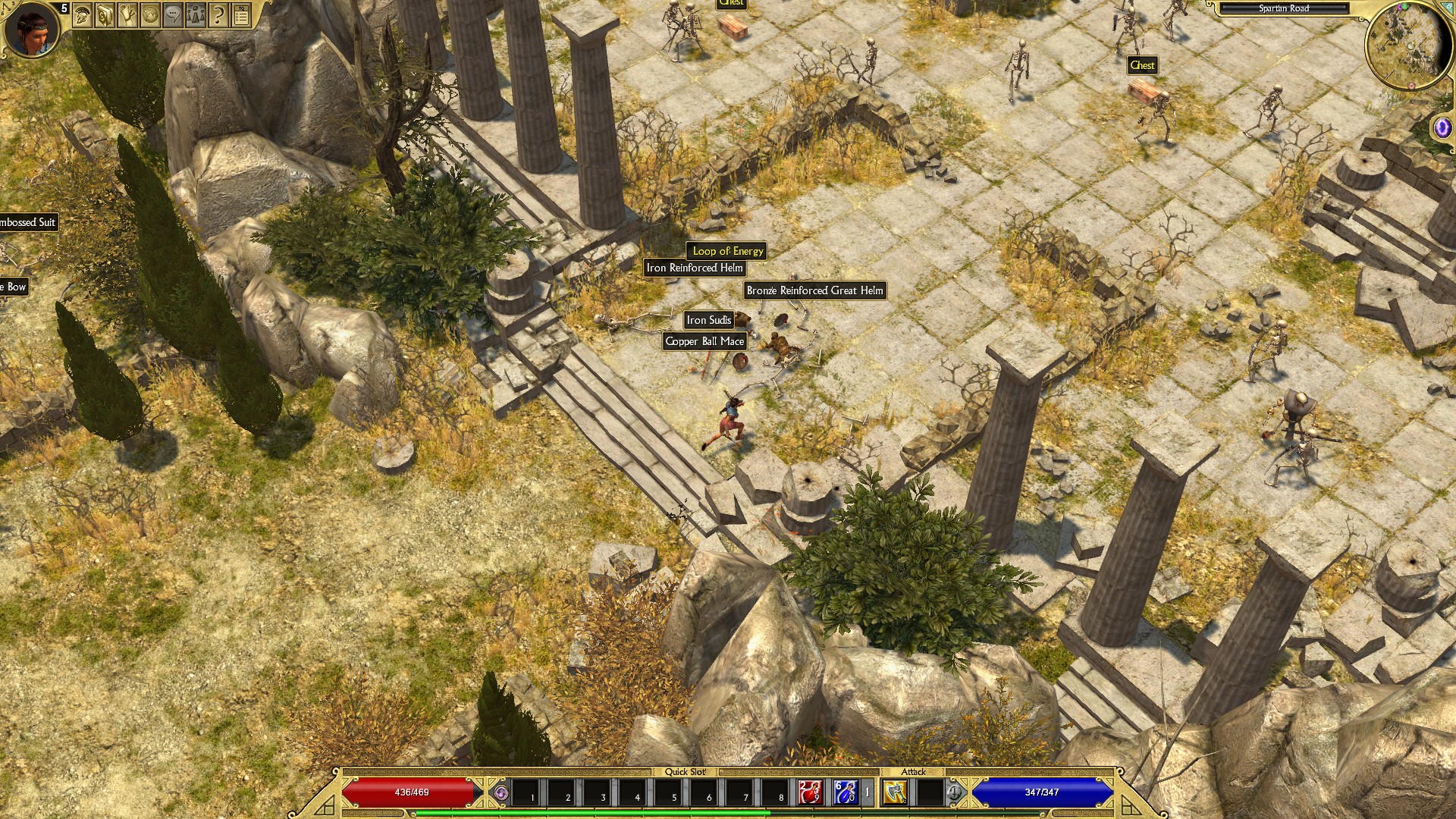1456x819 pixels.
Task: Open the TQ main menu list
Action: click(x=241, y=14)
